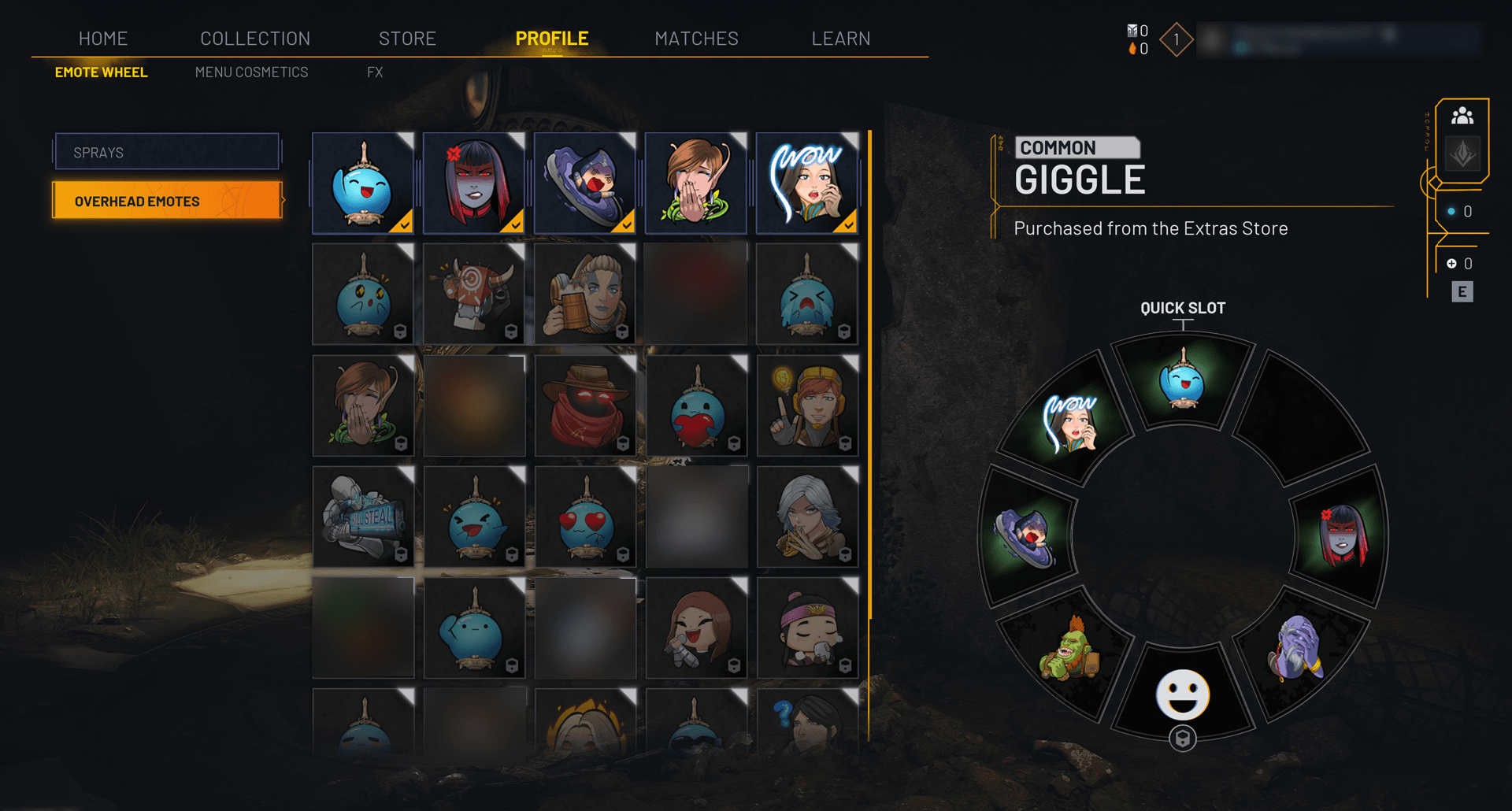Select the locked blue blob holding heart emote

pyautogui.click(x=696, y=405)
